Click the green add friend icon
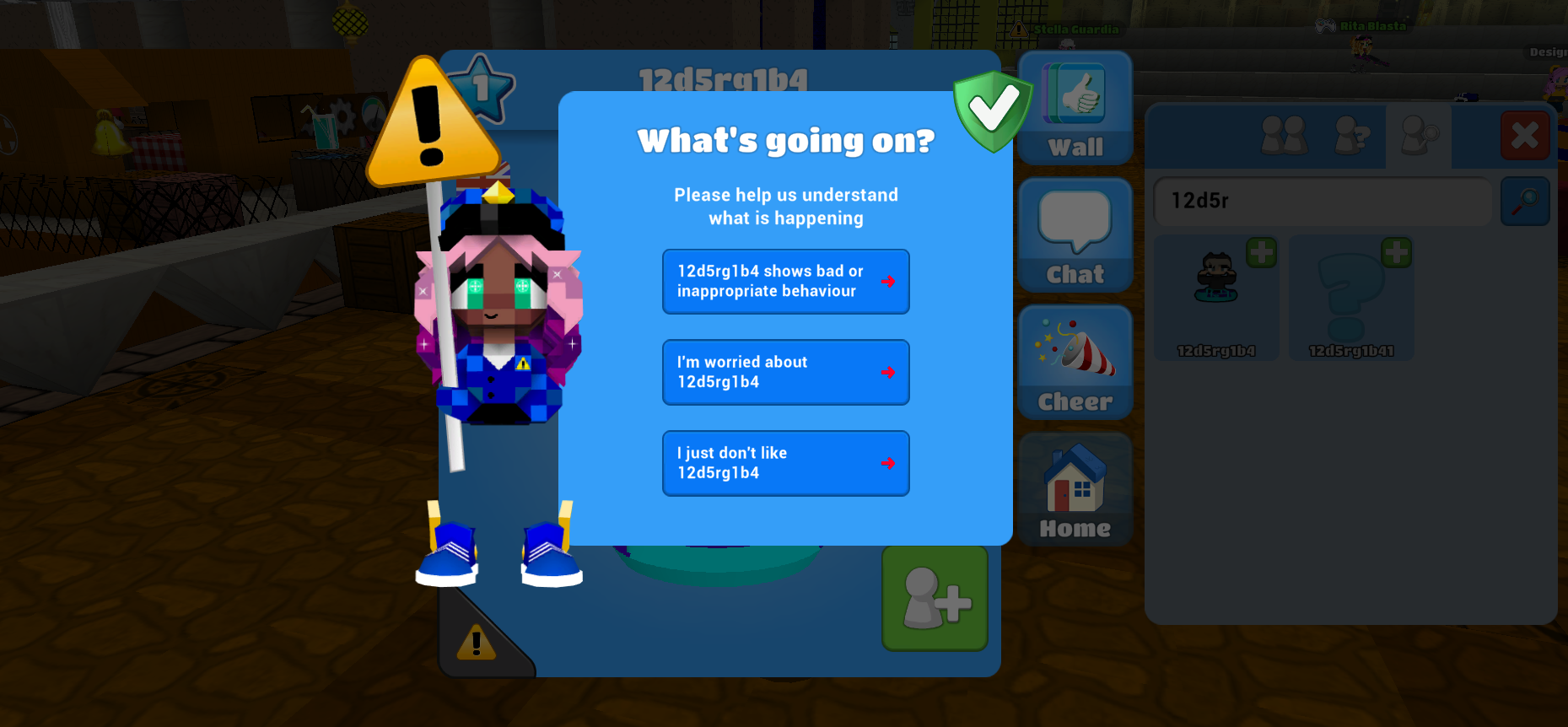Screen dimensions: 1568x727 point(934,600)
